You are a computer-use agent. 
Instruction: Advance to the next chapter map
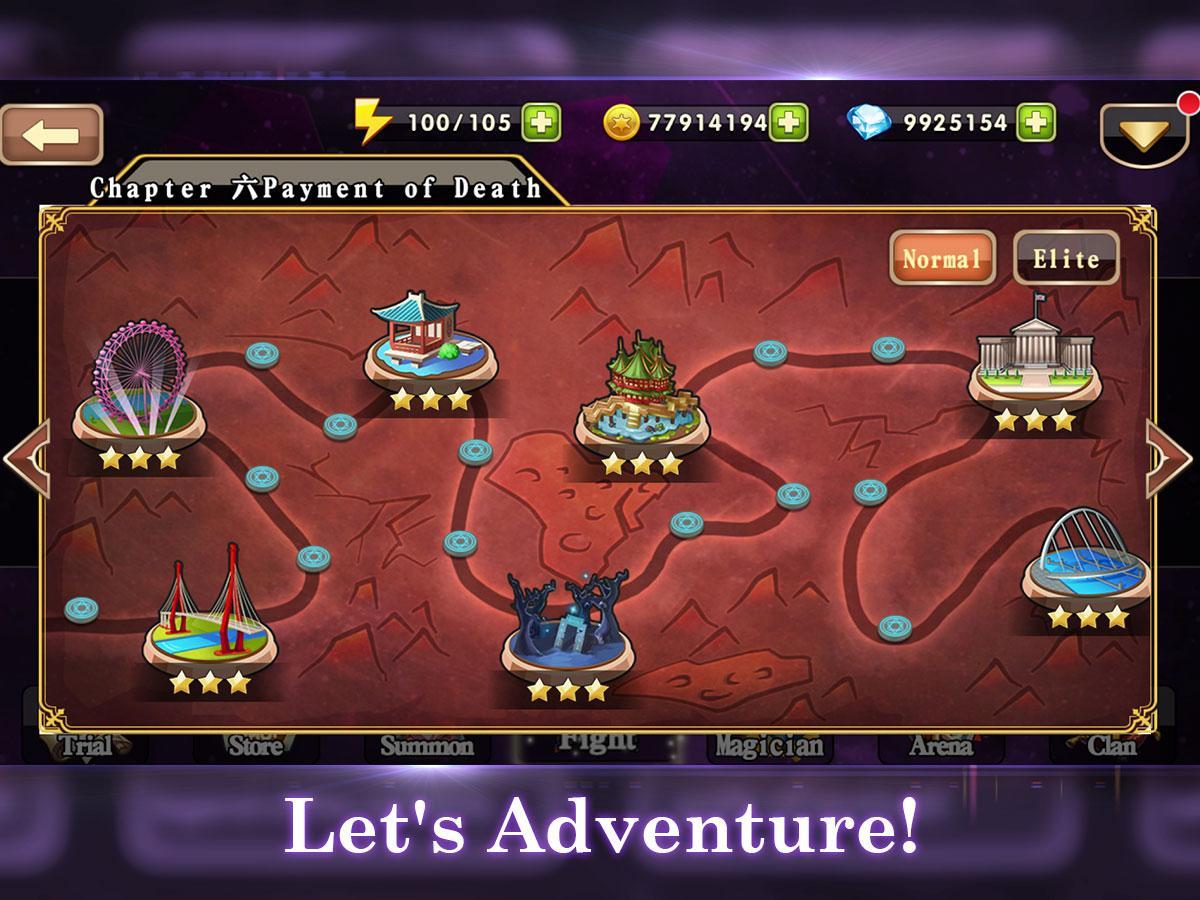[x=1170, y=458]
